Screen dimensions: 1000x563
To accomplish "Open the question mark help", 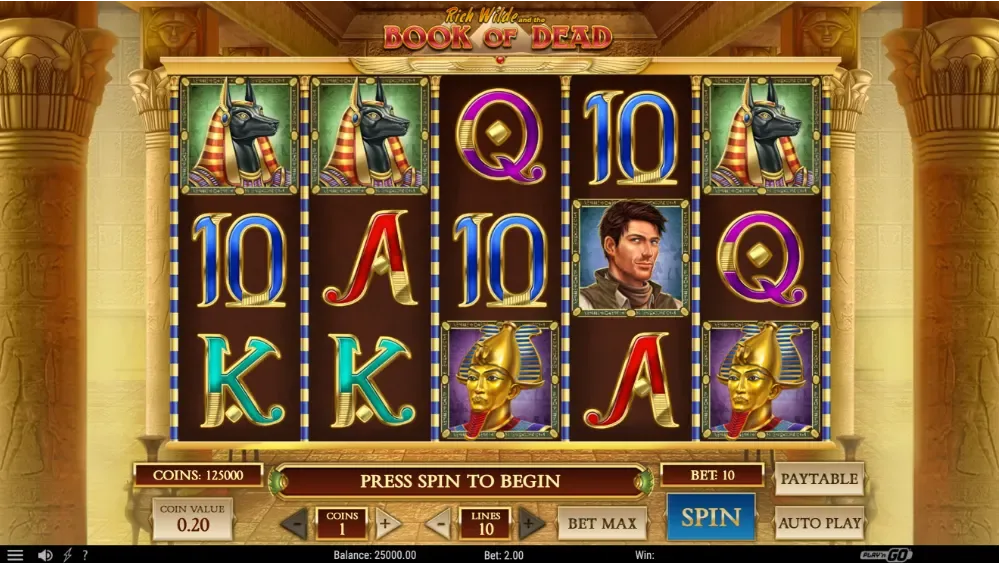I will point(85,555).
